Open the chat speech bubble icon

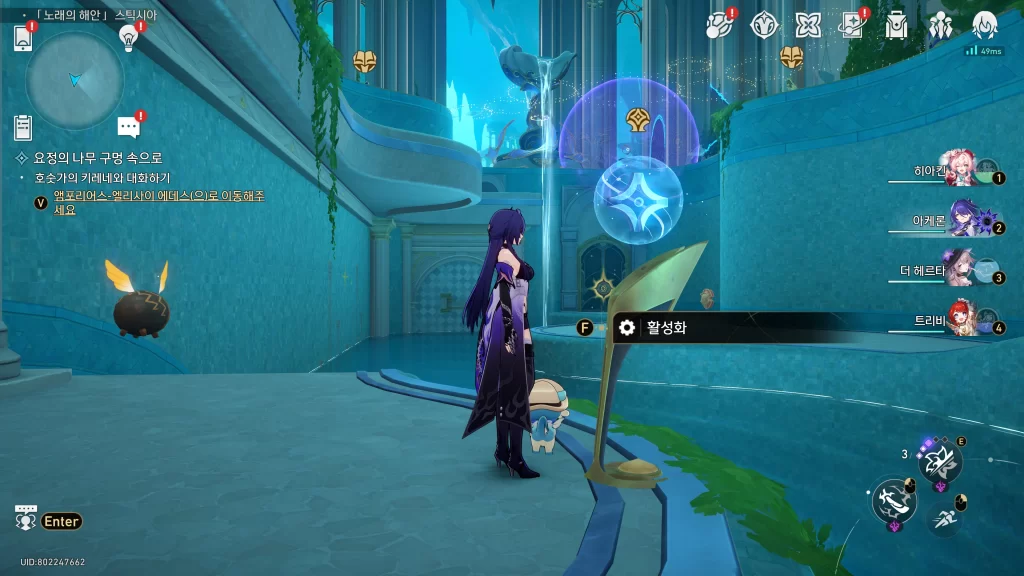128,127
